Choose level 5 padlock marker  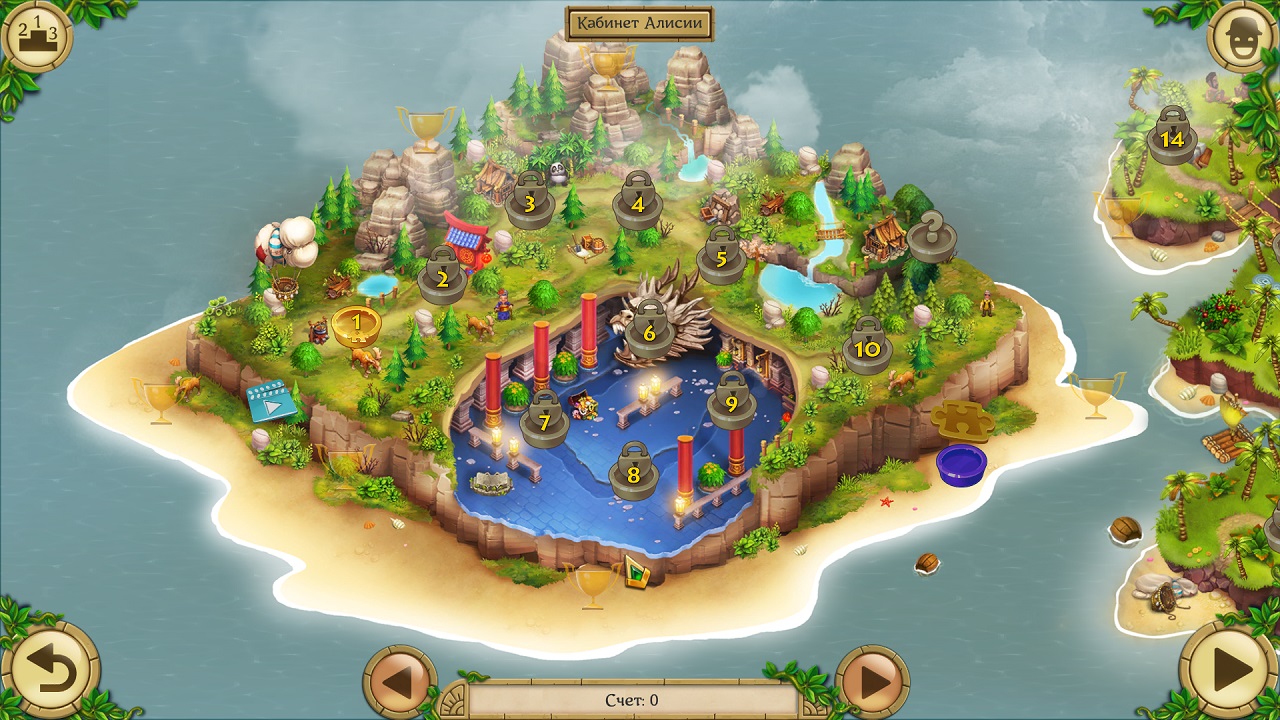[x=721, y=258]
